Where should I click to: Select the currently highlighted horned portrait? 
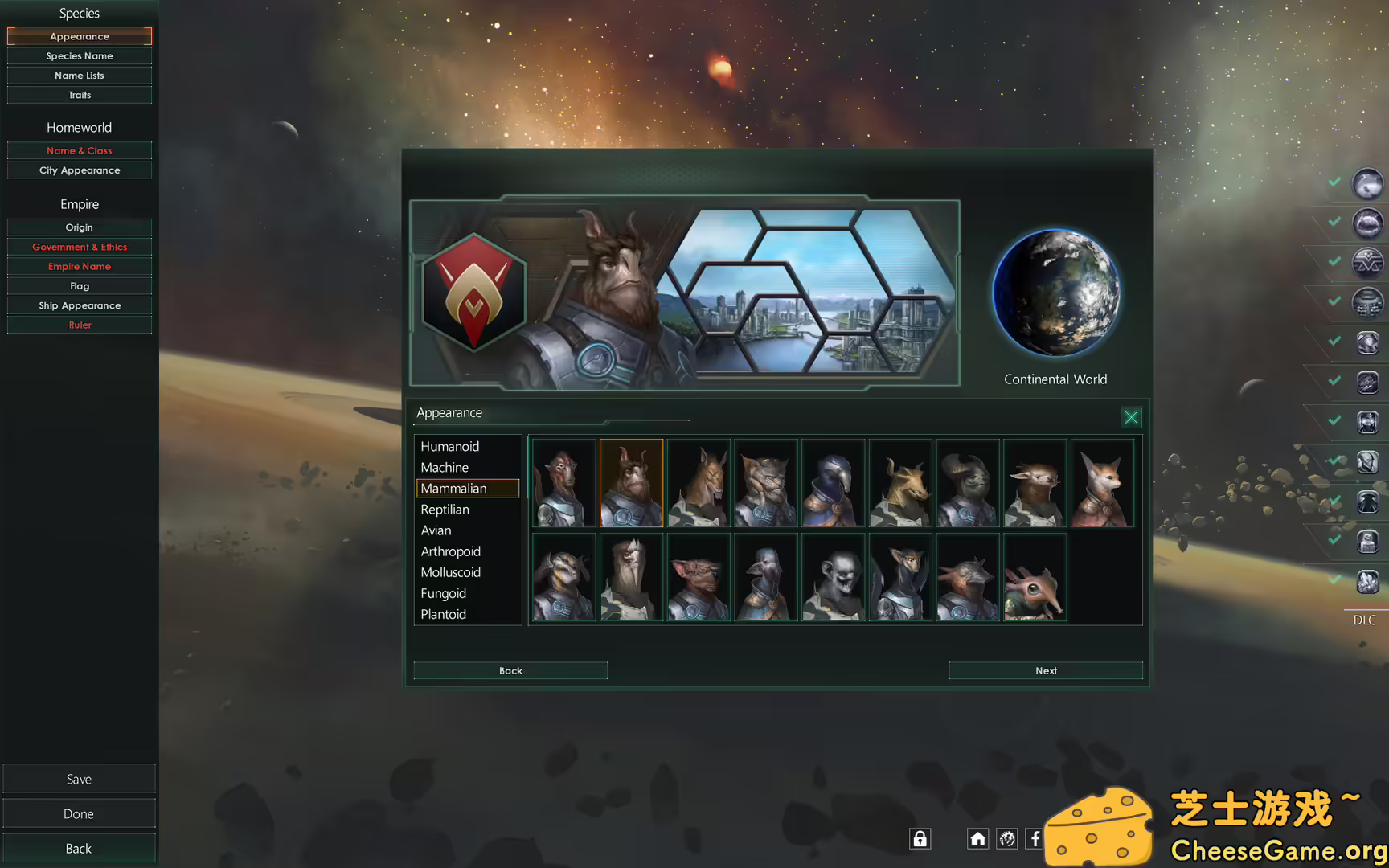coord(631,482)
